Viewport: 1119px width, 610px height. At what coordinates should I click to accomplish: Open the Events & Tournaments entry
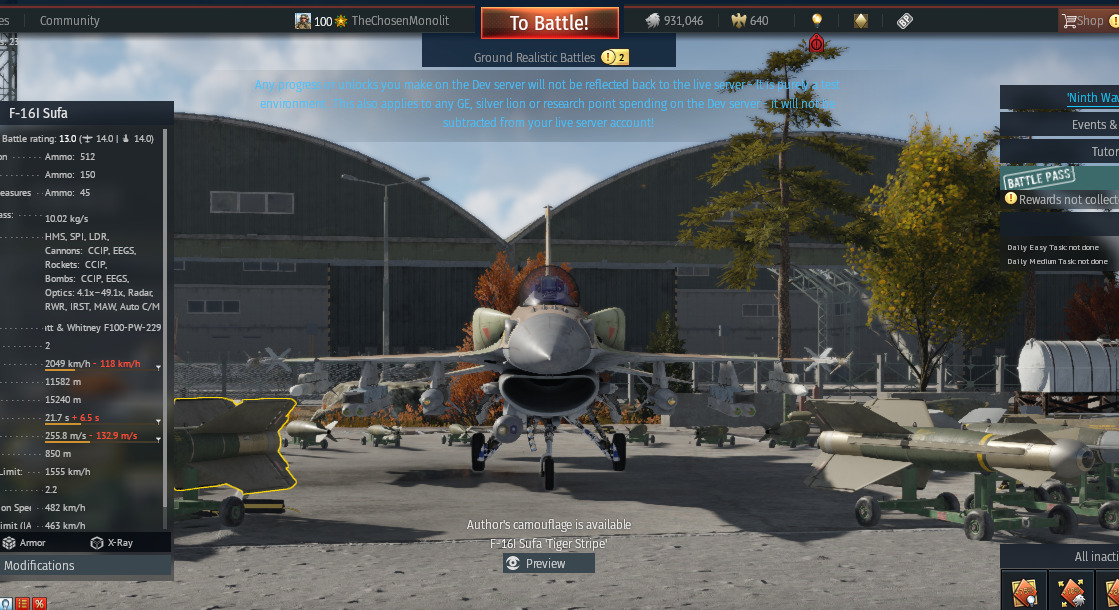[x=1094, y=124]
